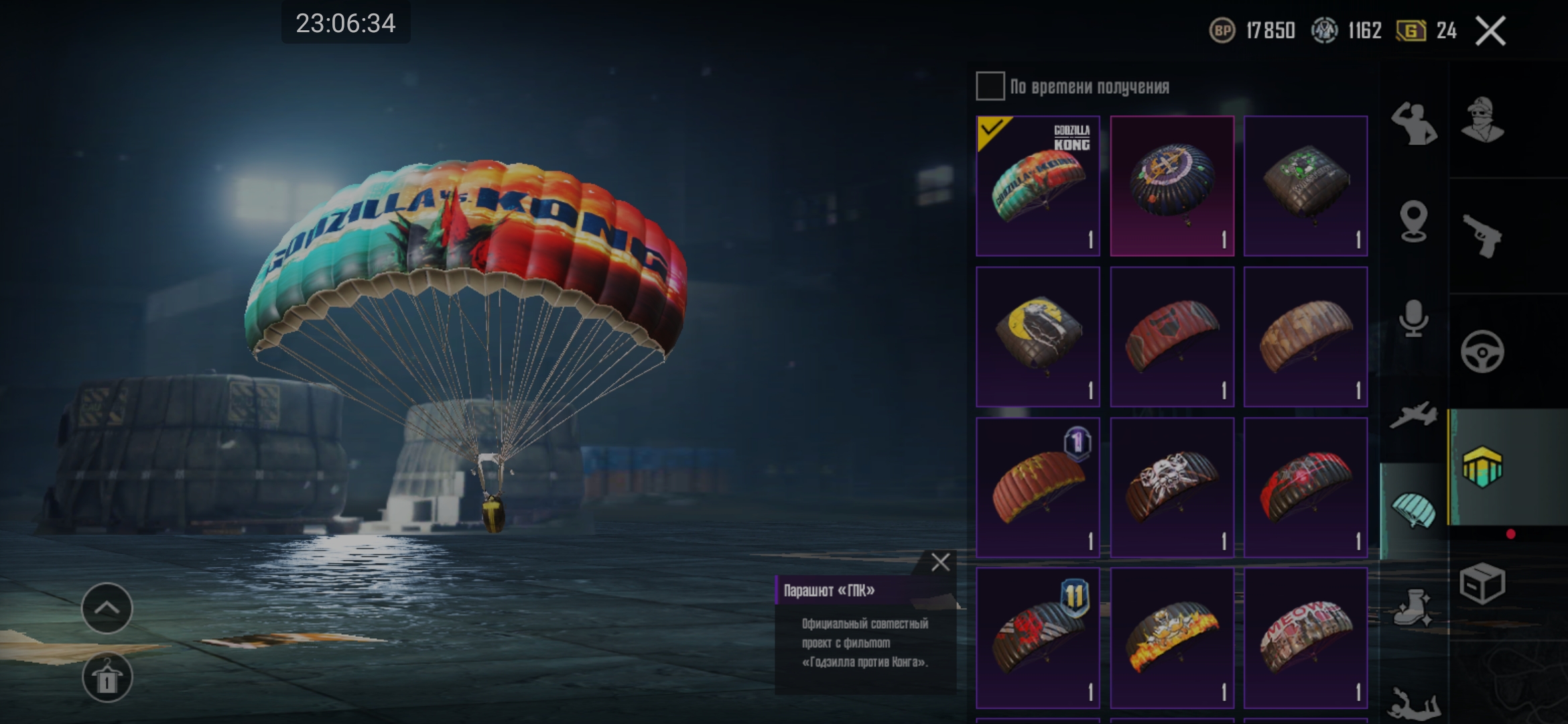Open the pistol weapons category
The height and width of the screenshot is (724, 1568).
(x=1482, y=236)
